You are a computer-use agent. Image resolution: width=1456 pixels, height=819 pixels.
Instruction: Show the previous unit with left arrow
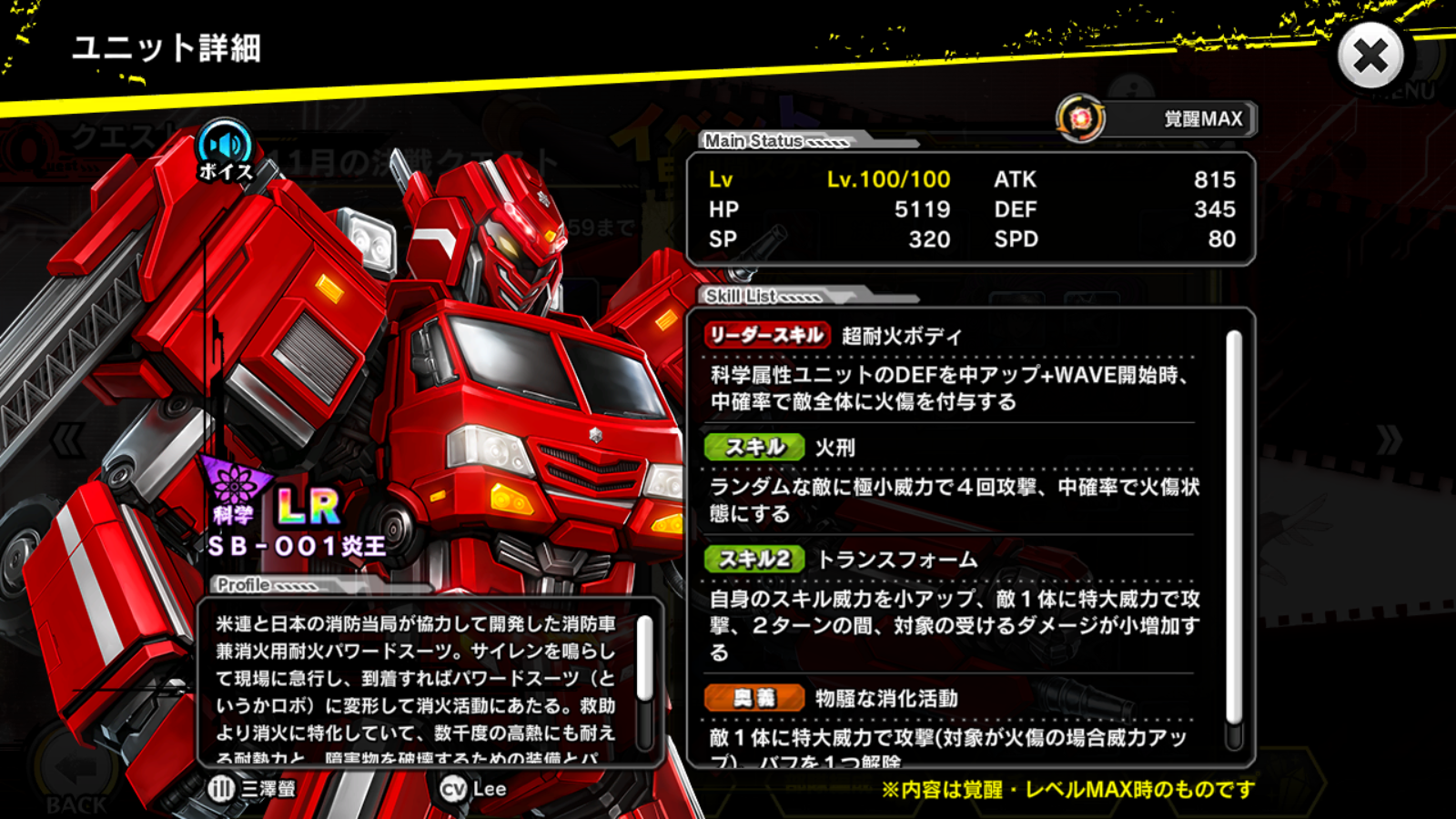(x=68, y=440)
